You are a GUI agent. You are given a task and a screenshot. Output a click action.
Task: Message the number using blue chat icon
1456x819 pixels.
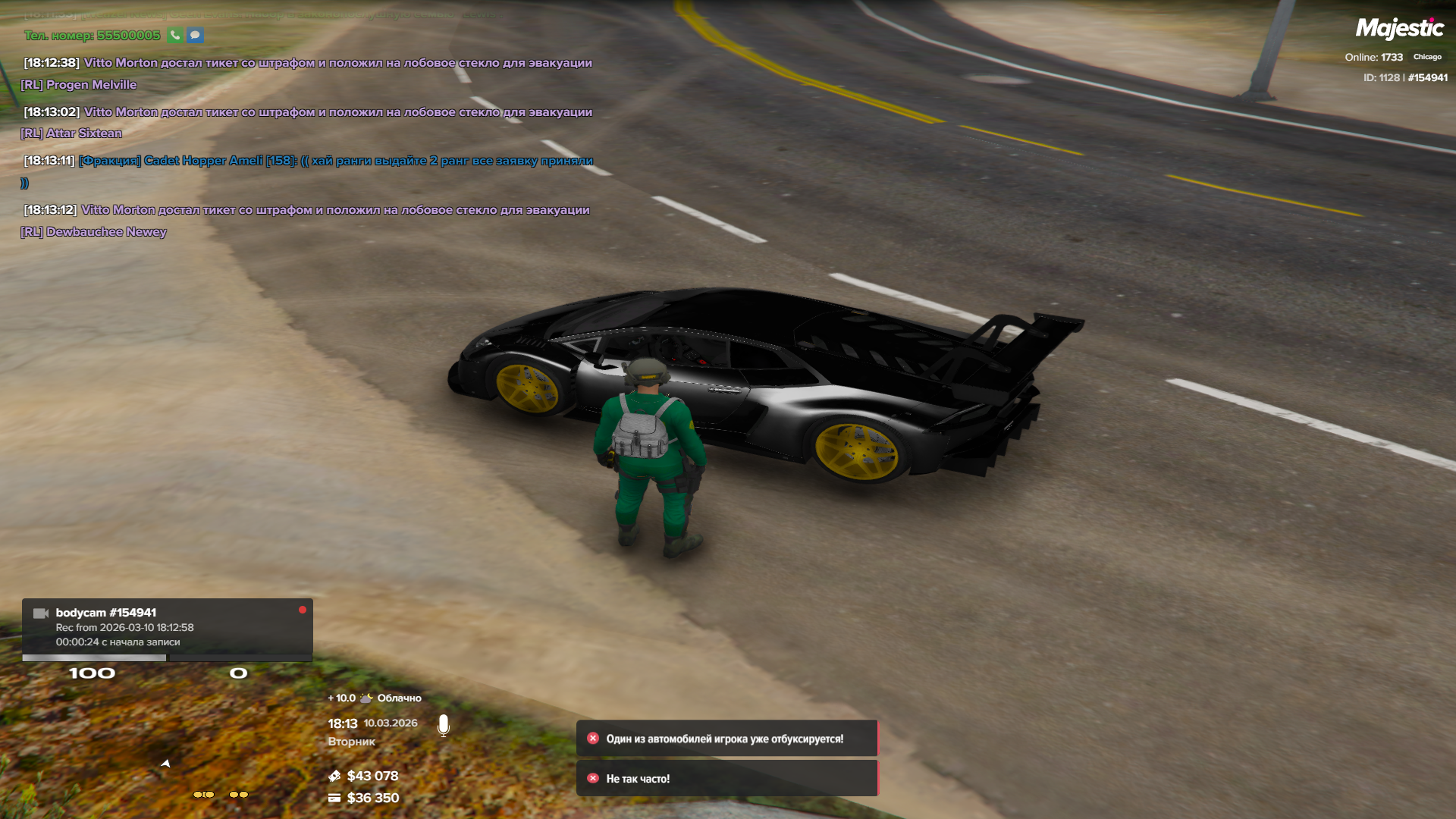(x=195, y=35)
